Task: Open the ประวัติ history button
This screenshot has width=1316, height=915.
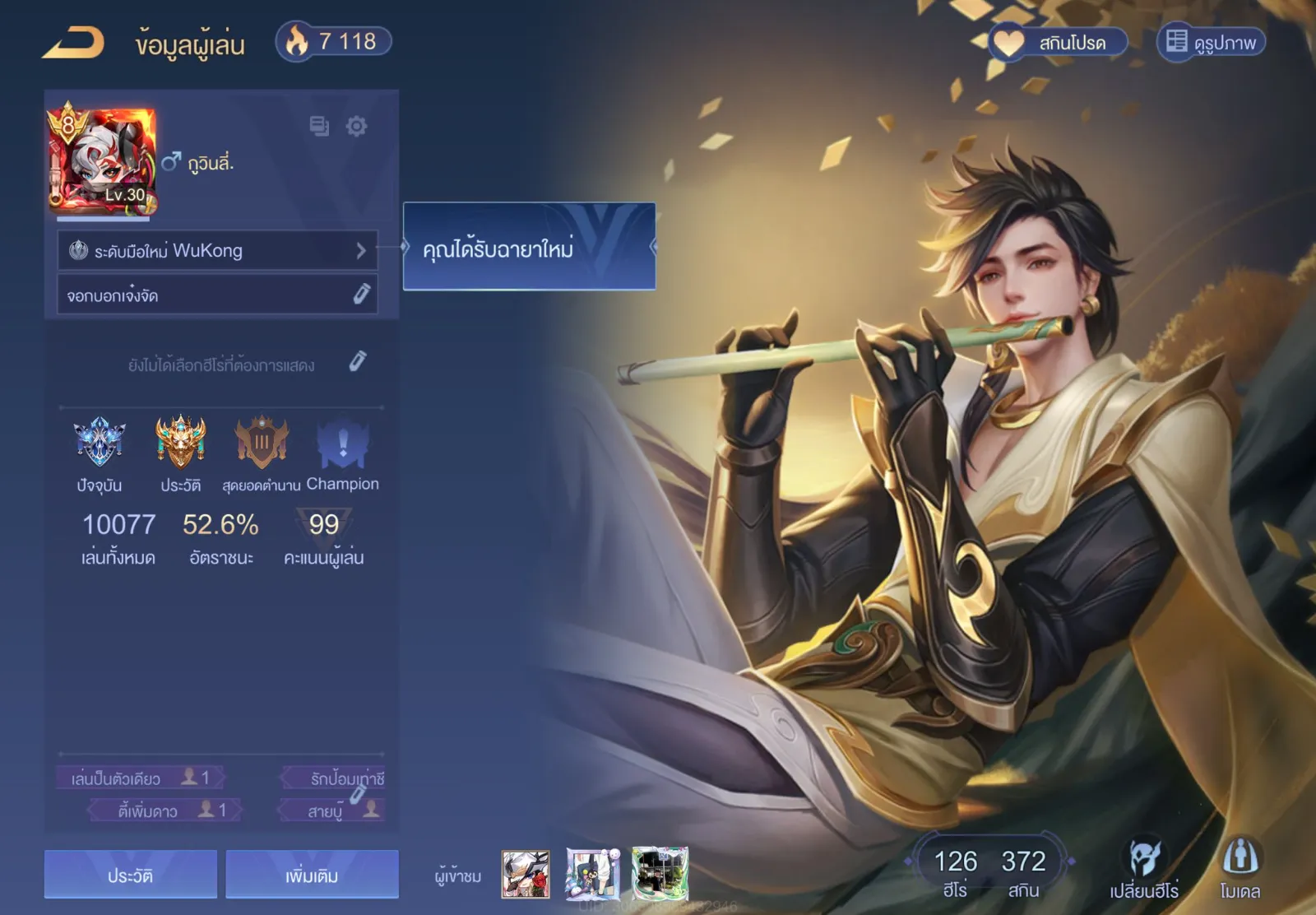Action: (x=131, y=874)
